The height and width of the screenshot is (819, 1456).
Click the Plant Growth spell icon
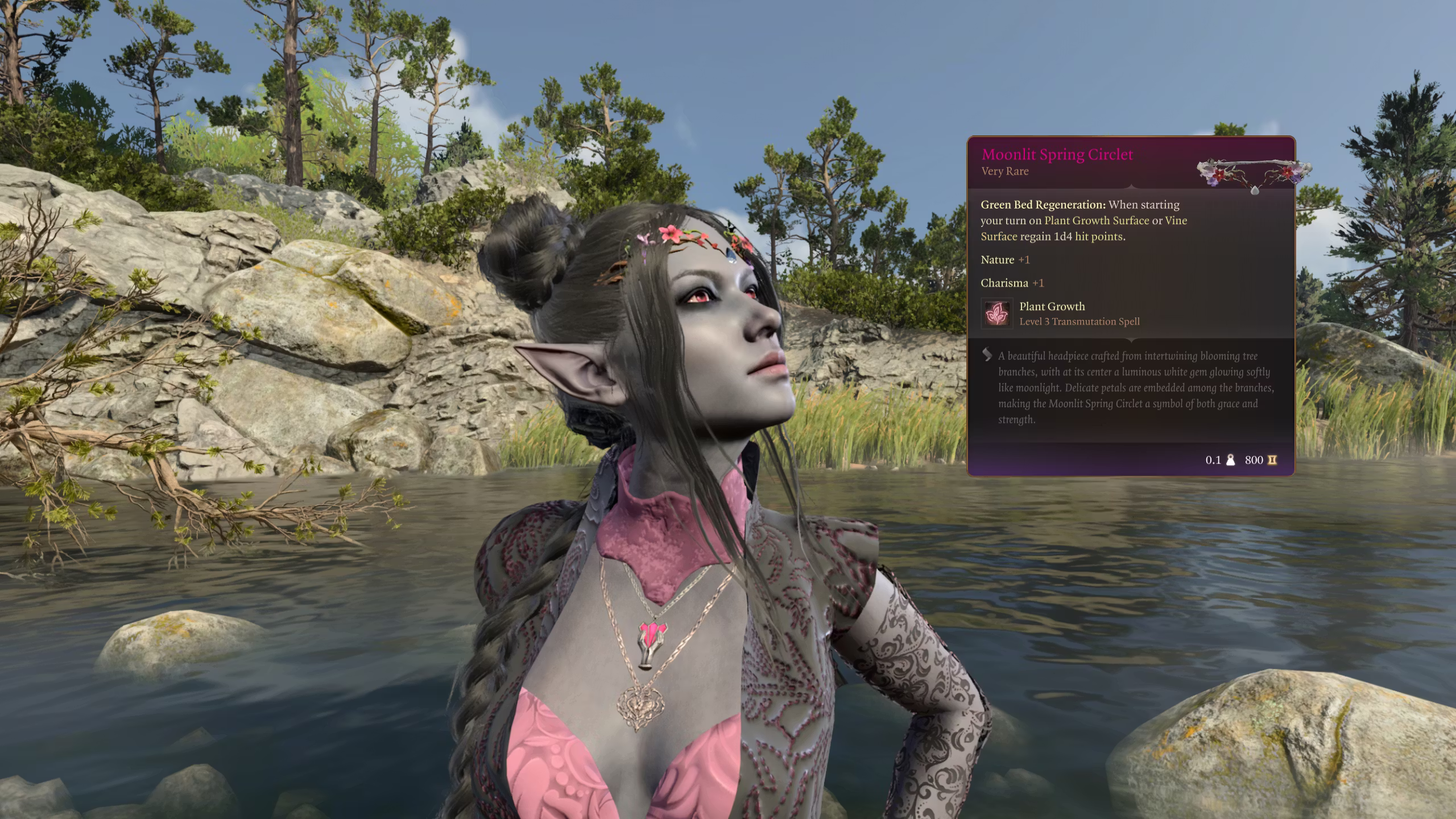coord(996,313)
